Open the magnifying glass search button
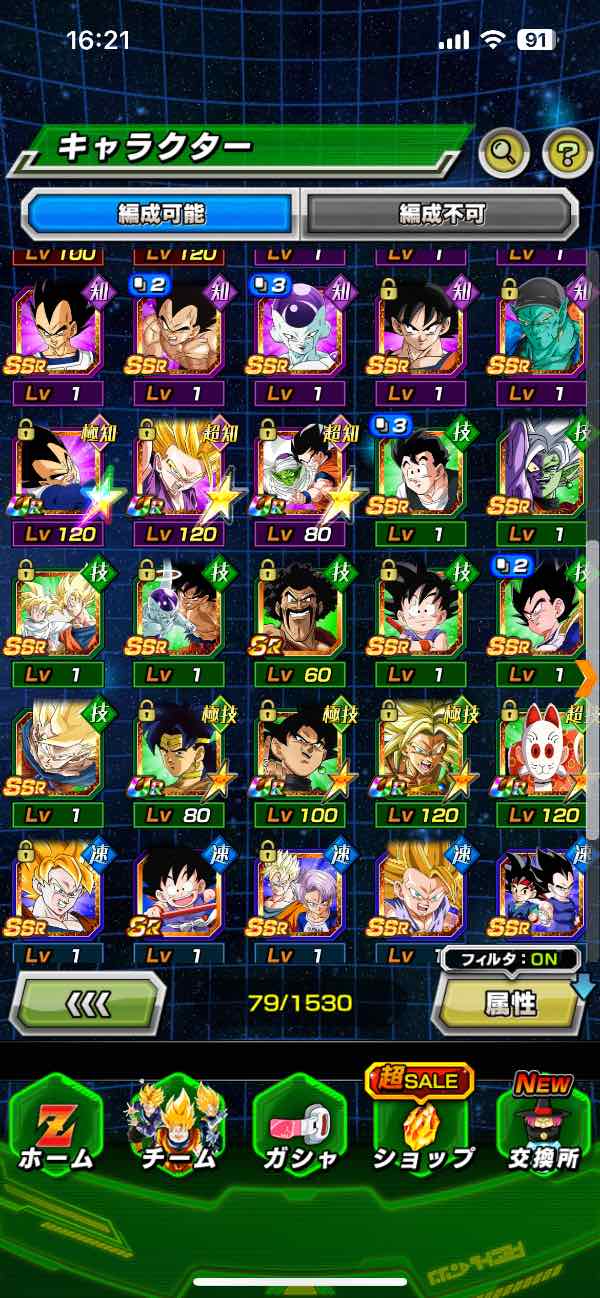 tap(505, 152)
